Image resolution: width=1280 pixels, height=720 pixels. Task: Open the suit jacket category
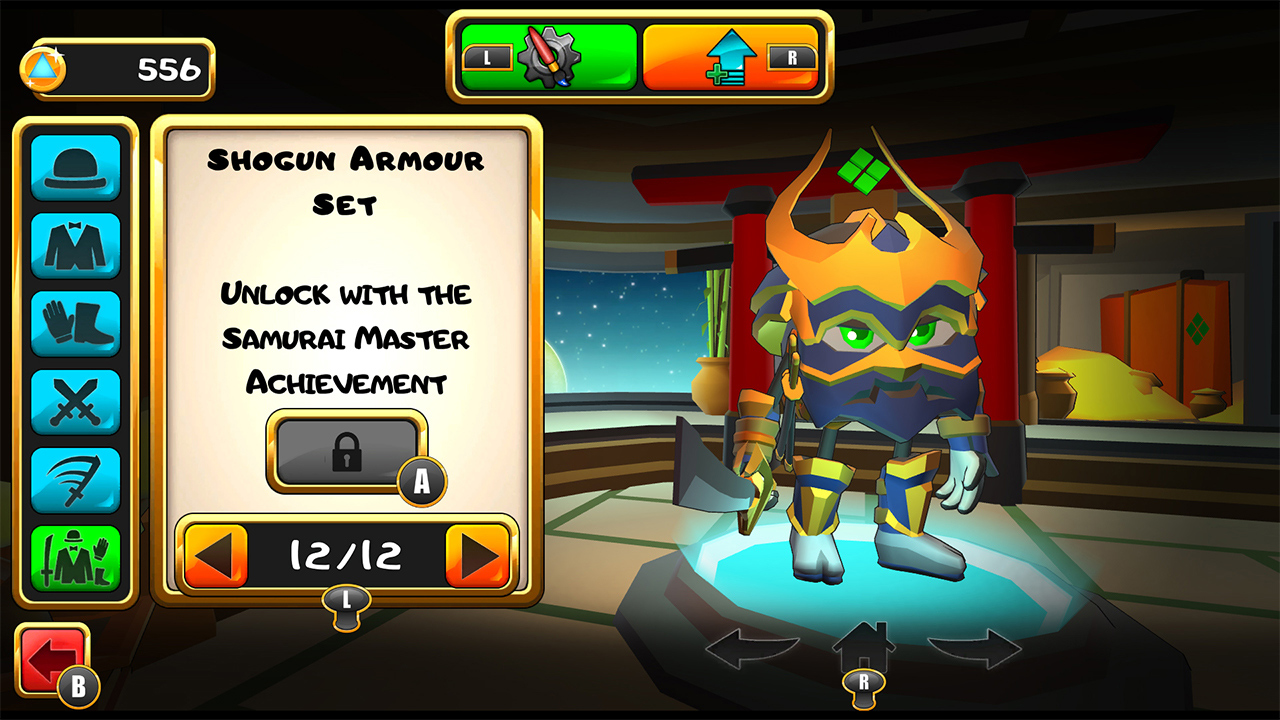[x=75, y=245]
